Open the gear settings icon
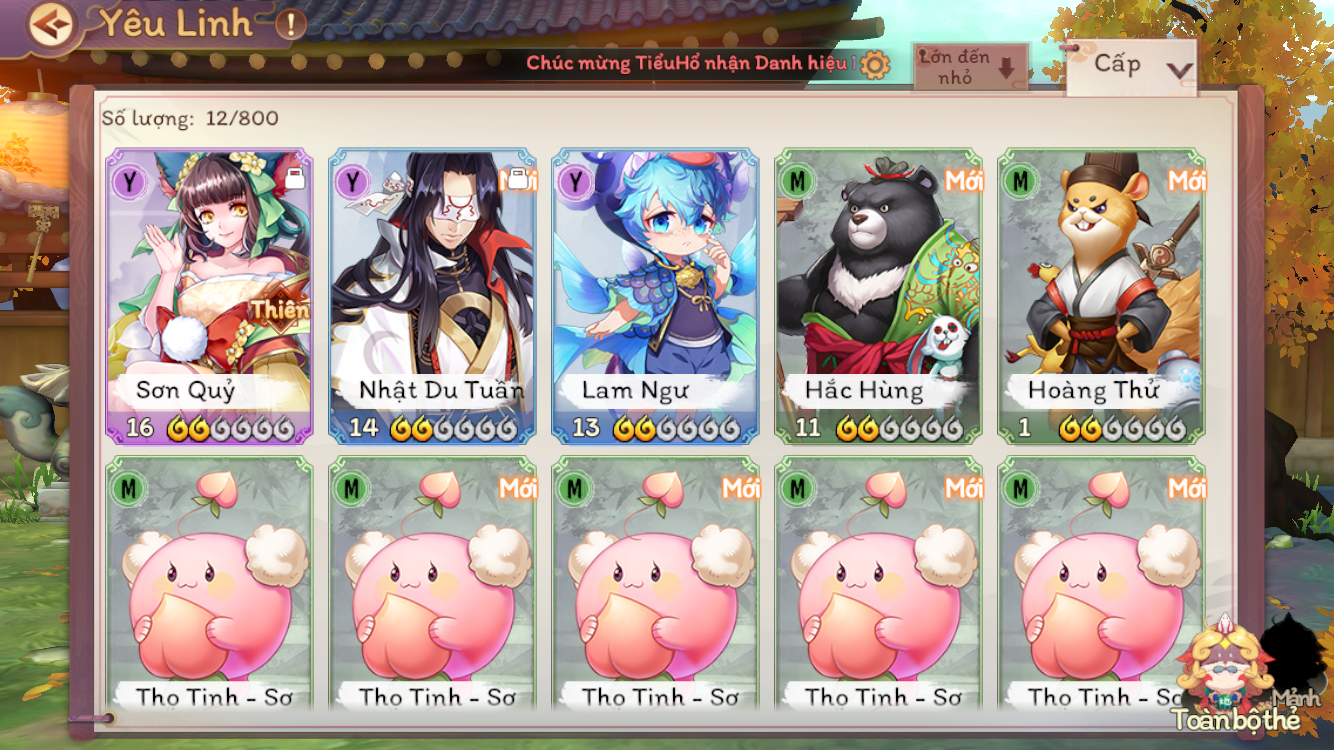 pyautogui.click(x=874, y=65)
